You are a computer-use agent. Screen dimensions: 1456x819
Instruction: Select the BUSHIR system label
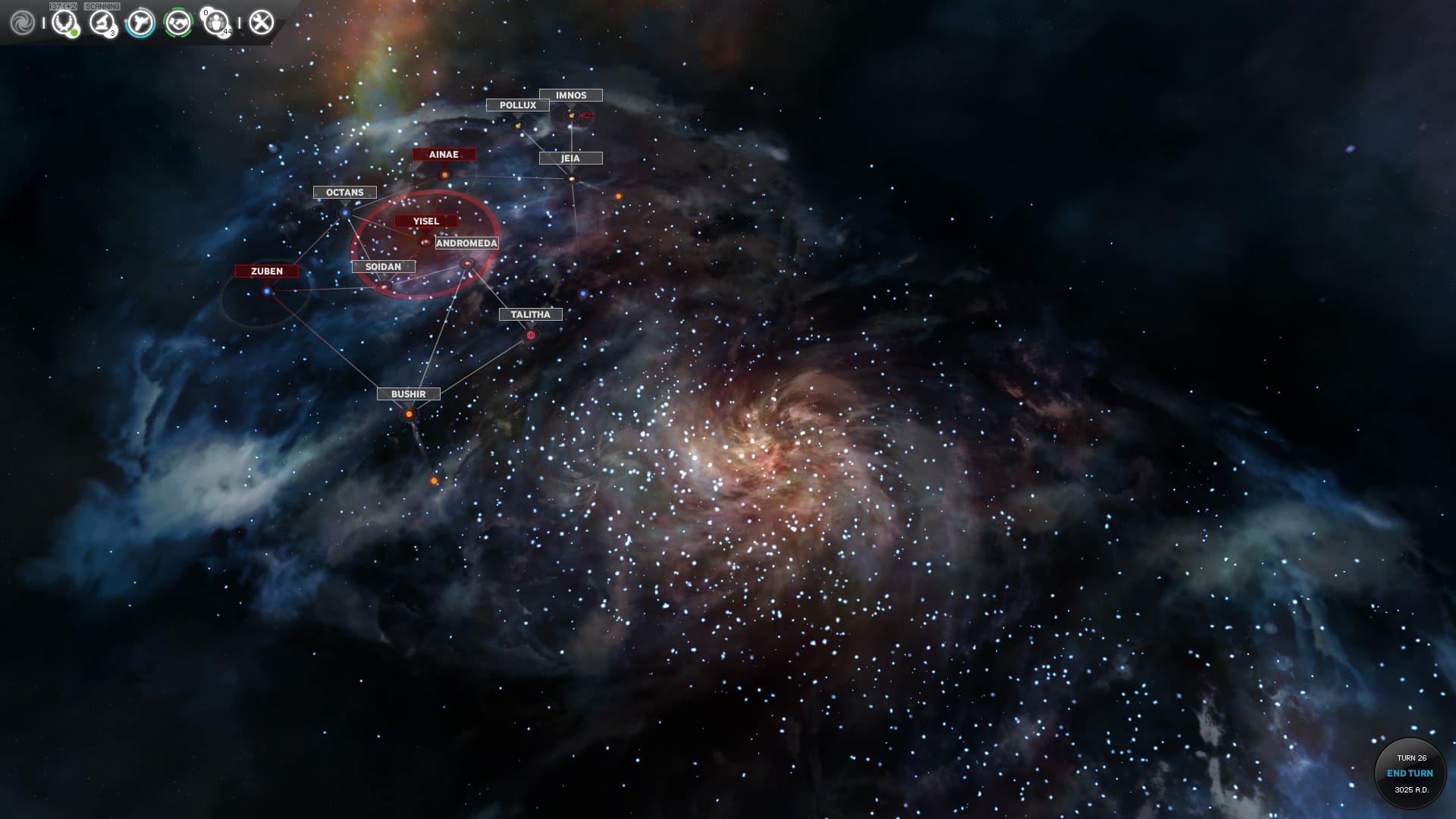(x=410, y=394)
